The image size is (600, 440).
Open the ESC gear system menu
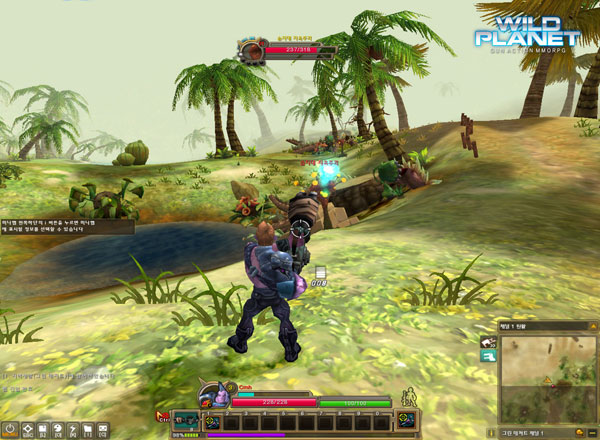28,431
